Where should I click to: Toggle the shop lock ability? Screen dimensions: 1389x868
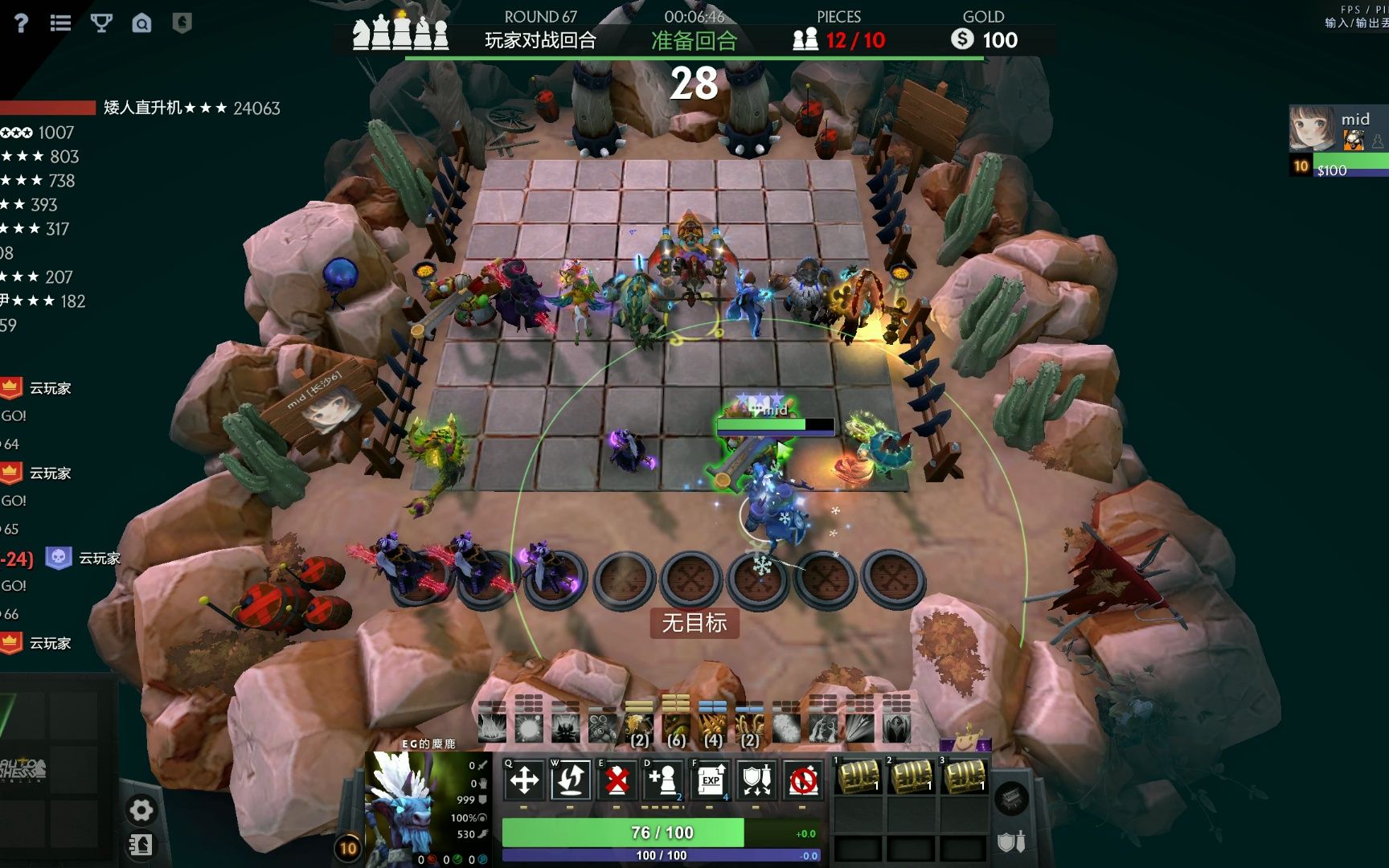803,780
